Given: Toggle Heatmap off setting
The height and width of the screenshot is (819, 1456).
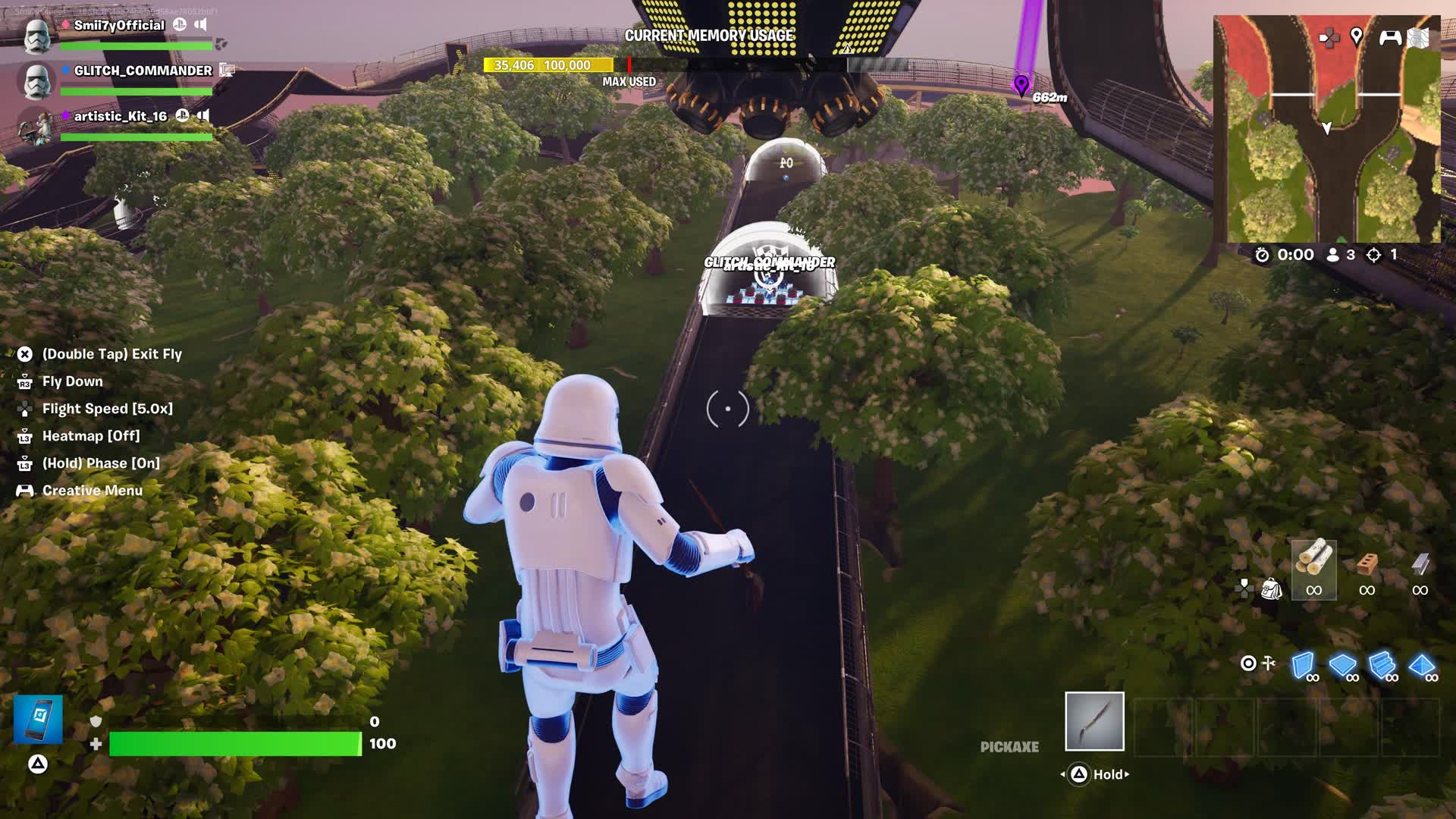Looking at the screenshot, I should tap(91, 435).
